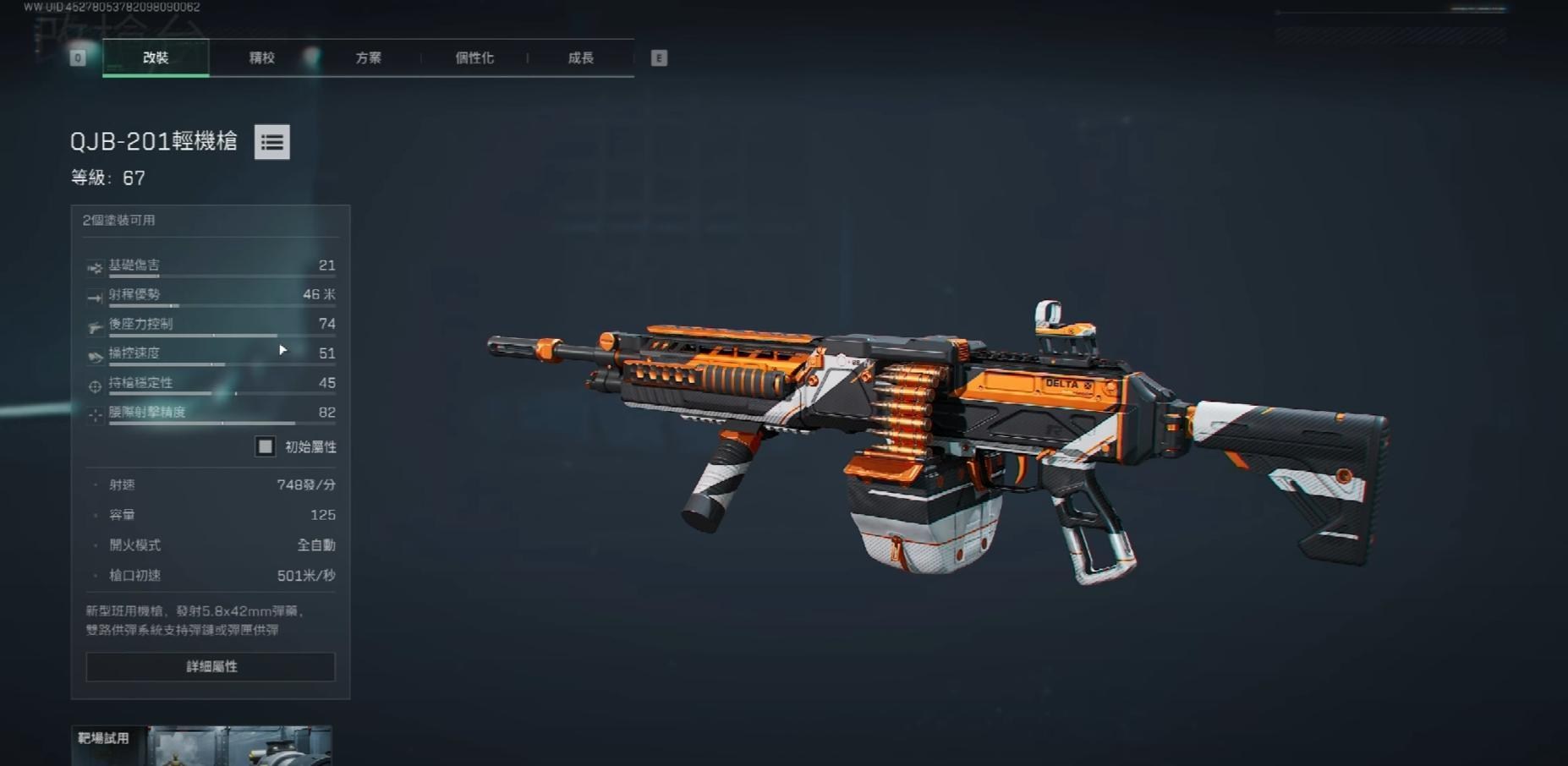The width and height of the screenshot is (1568, 766).
Task: Select the 成長 growth tab button
Action: (581, 57)
